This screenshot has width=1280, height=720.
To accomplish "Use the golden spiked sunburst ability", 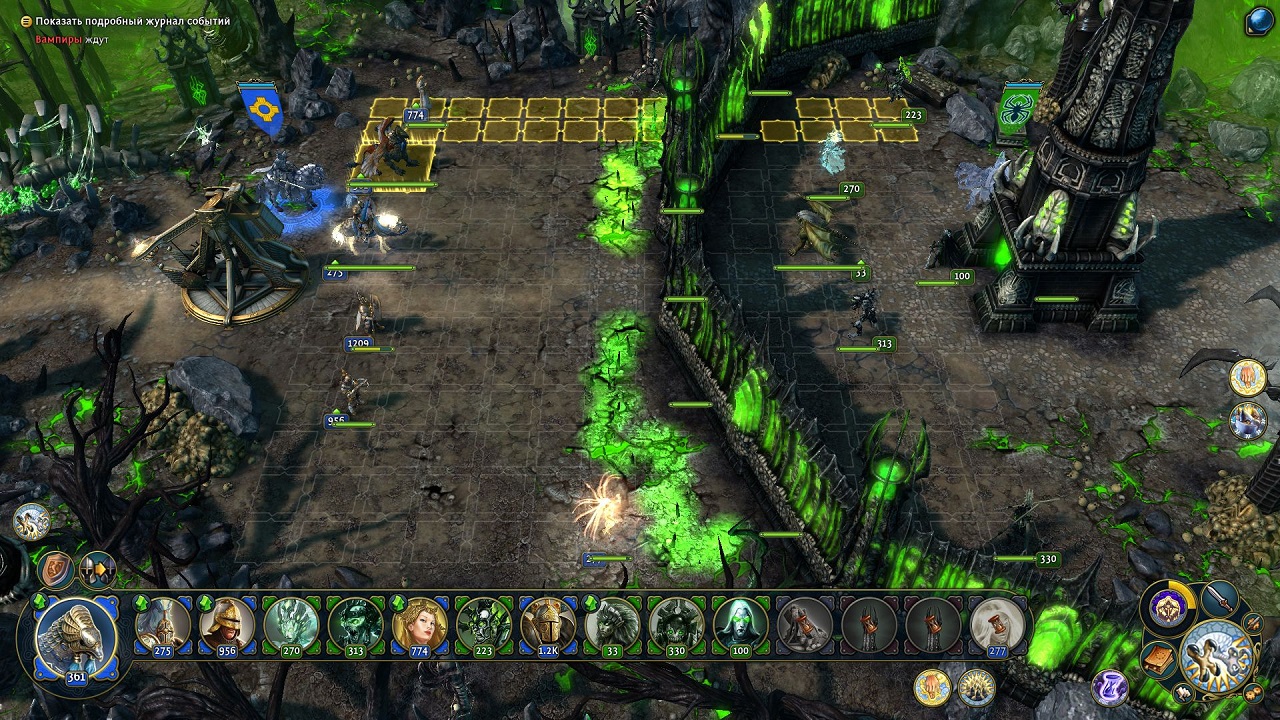I will (x=976, y=687).
